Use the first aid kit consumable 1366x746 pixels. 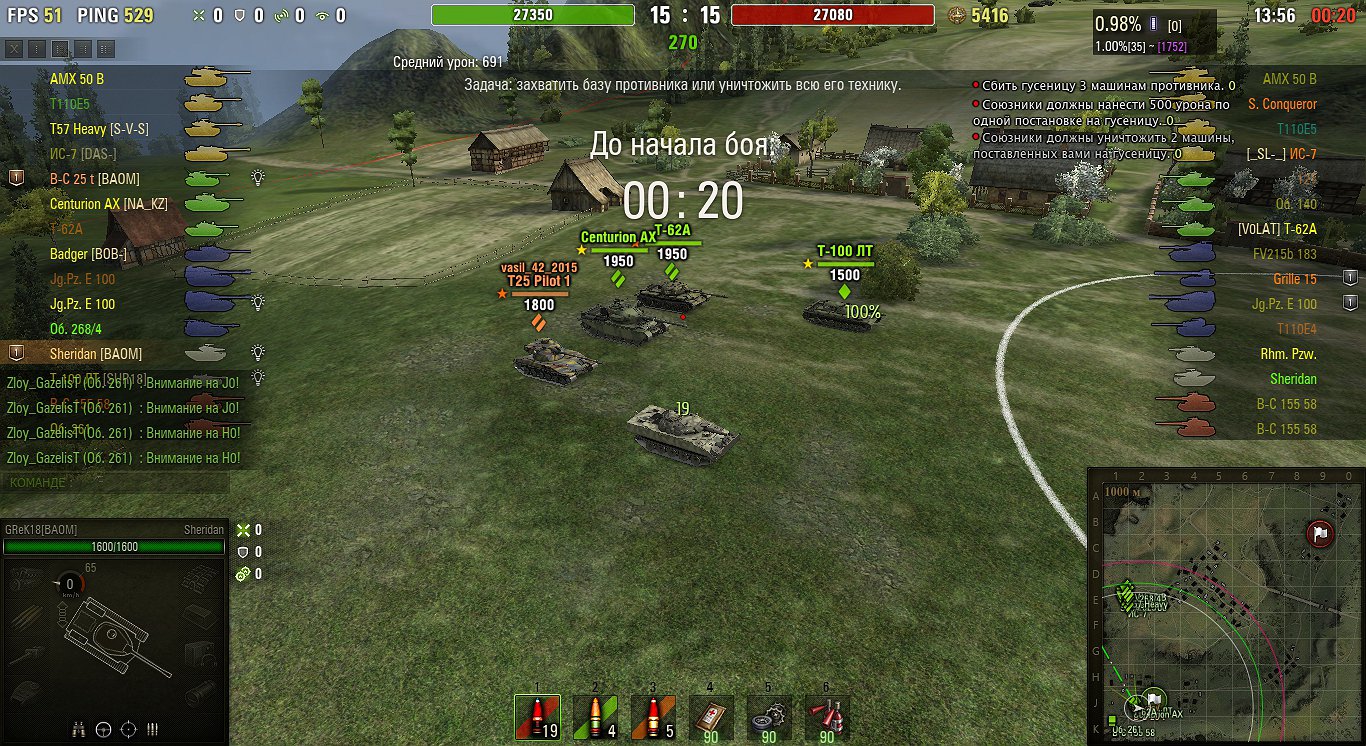click(710, 716)
